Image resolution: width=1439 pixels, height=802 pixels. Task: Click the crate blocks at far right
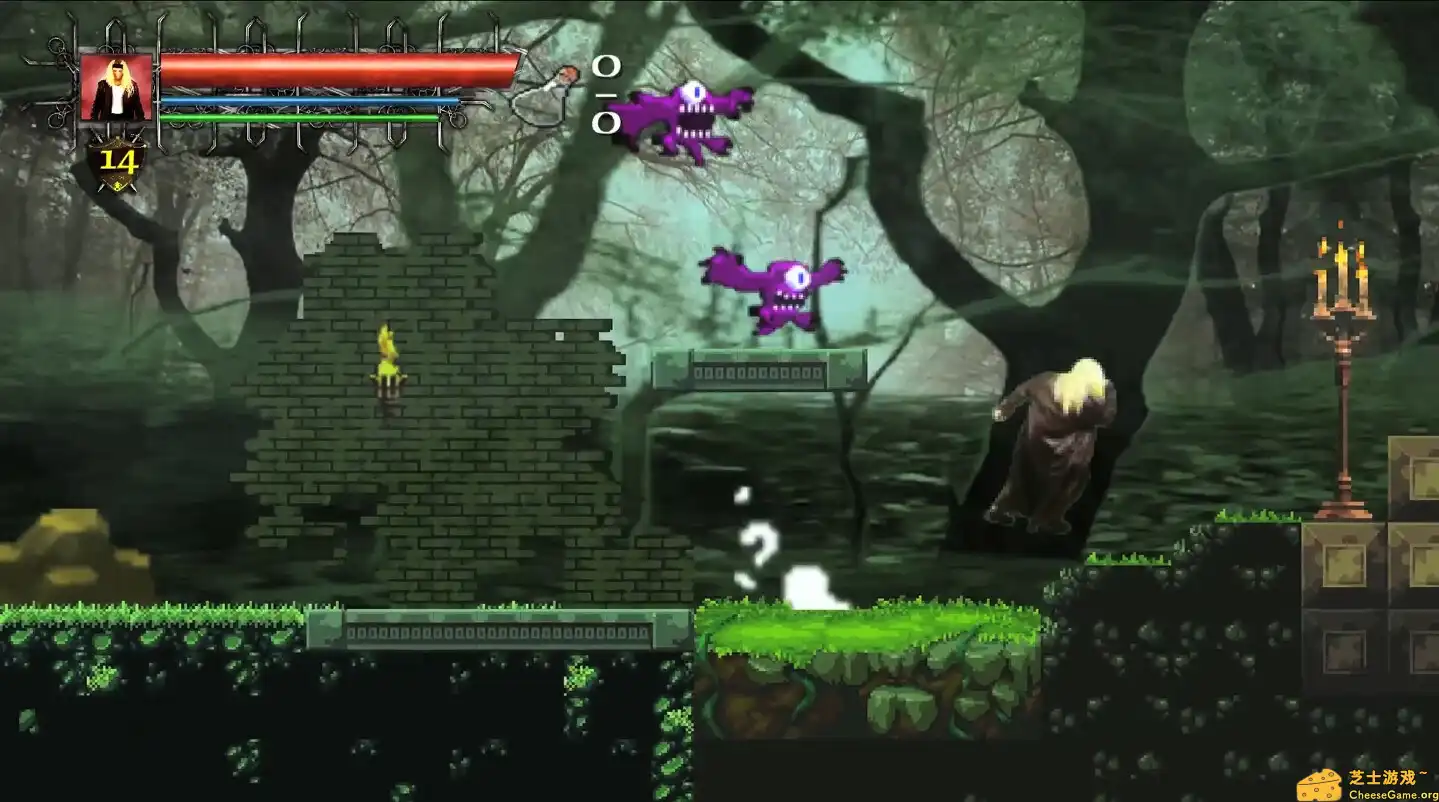(1390, 560)
